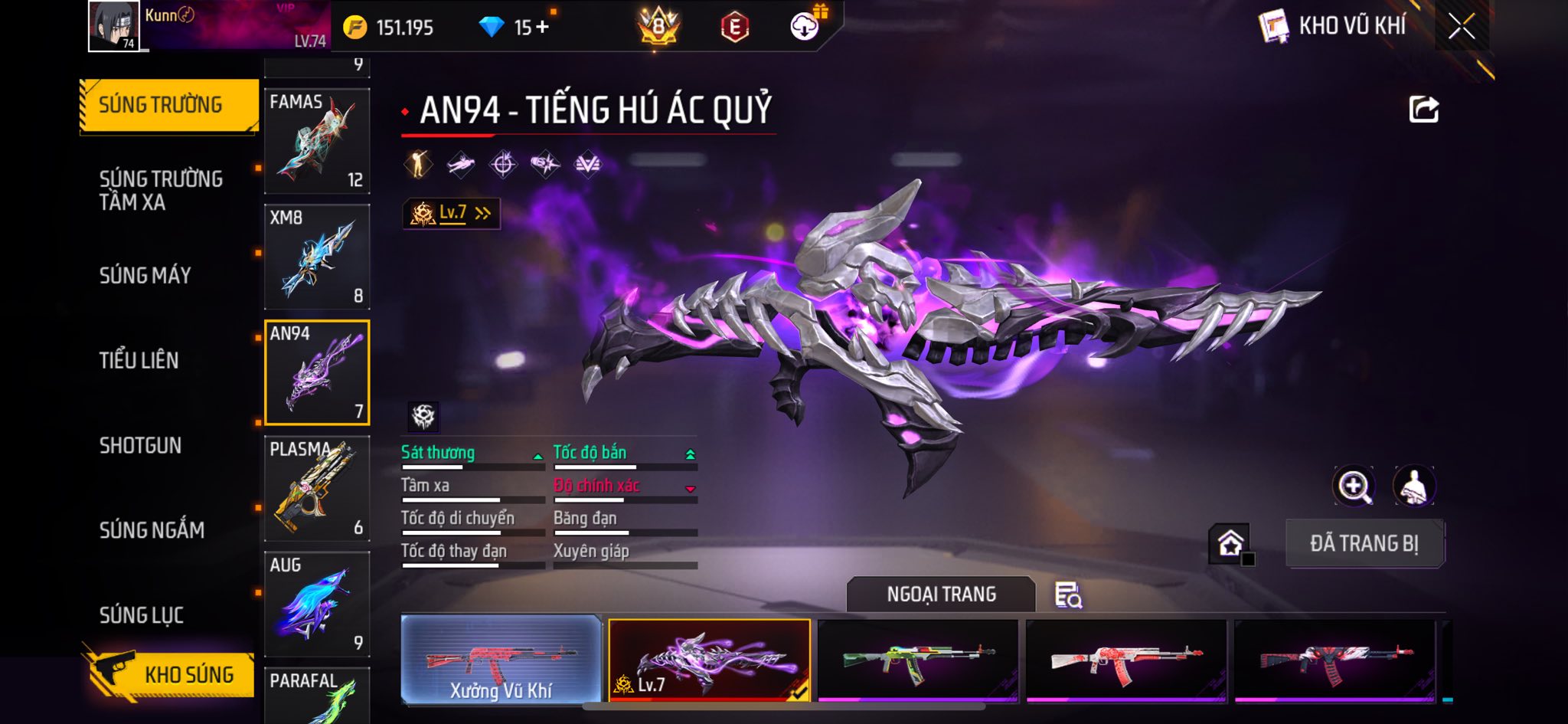Choose the PLASMA weapon tile
1568x724 pixels.
click(x=317, y=489)
